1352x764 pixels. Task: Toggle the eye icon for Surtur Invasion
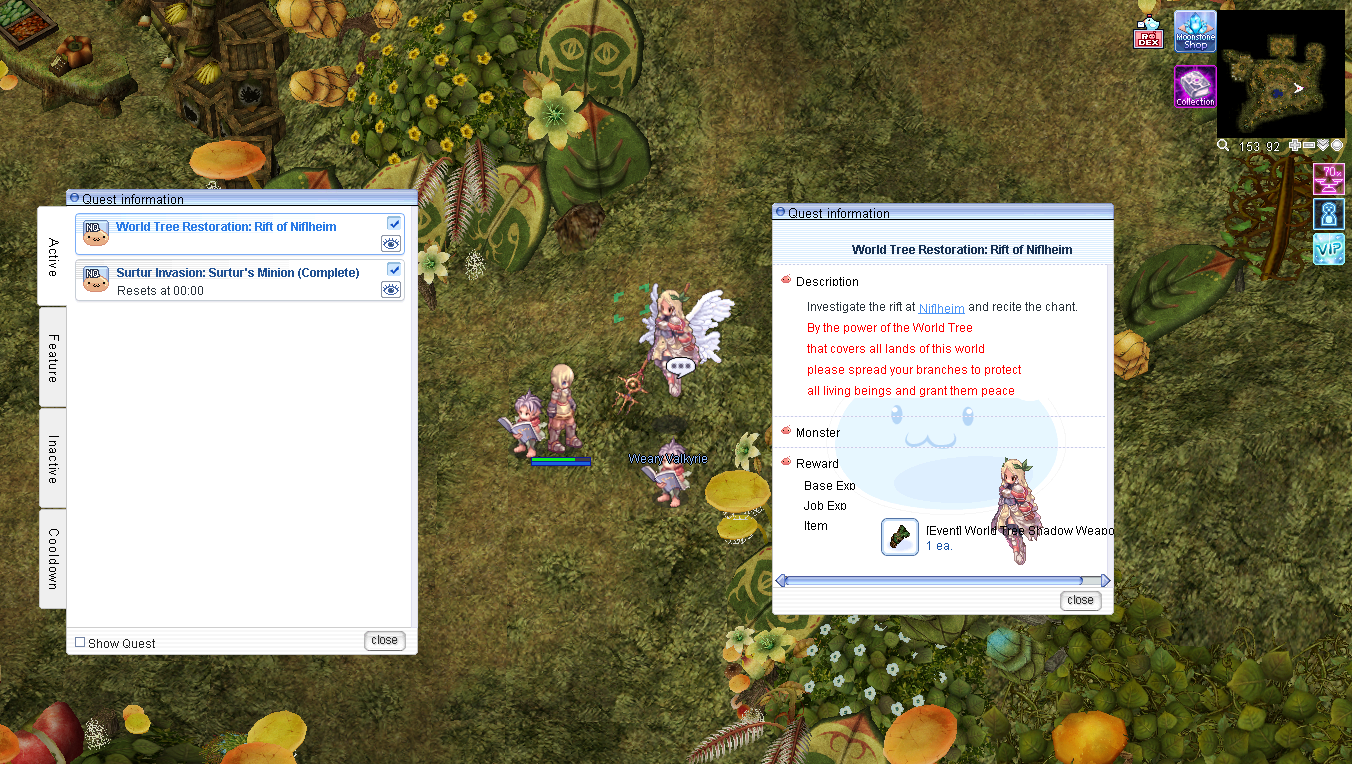click(x=391, y=290)
